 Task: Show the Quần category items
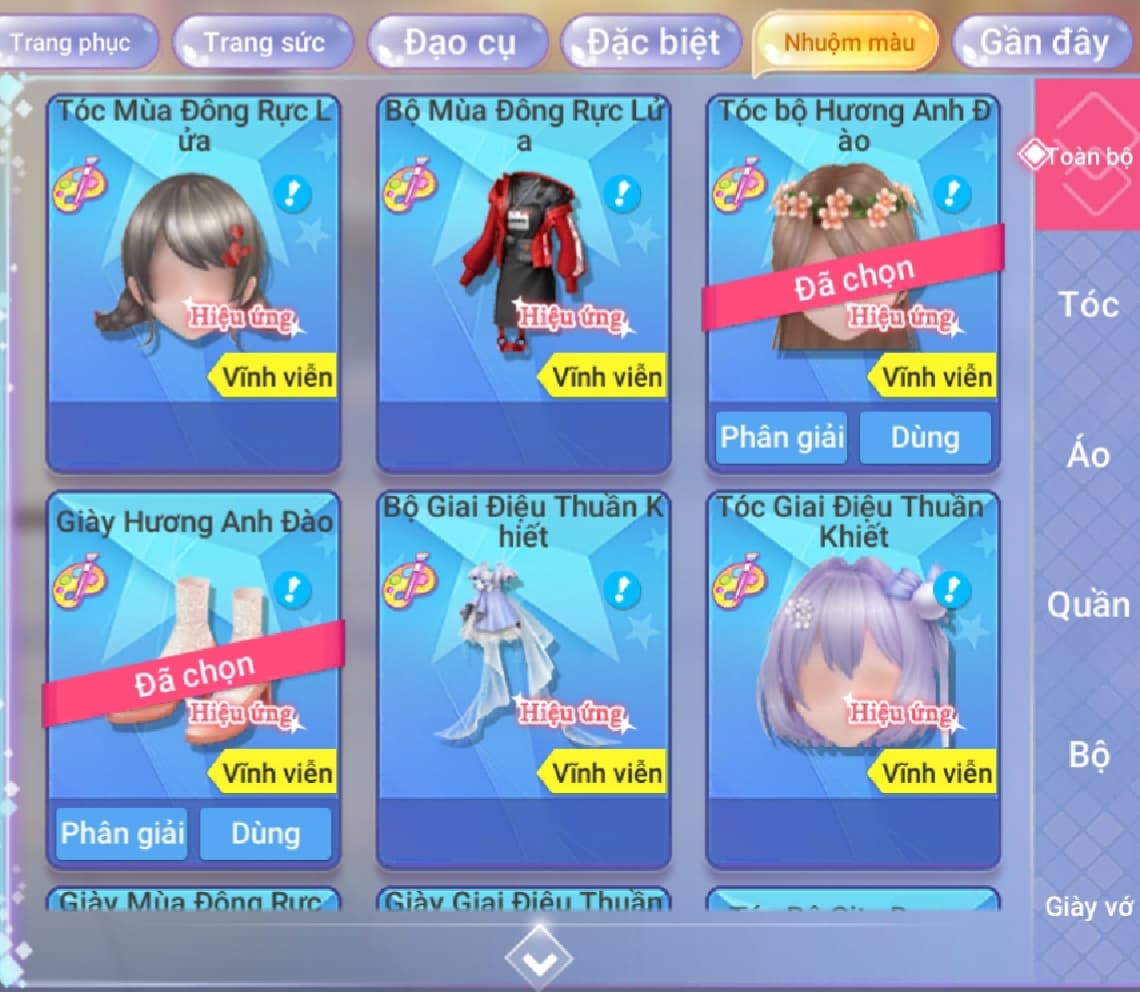point(1087,604)
